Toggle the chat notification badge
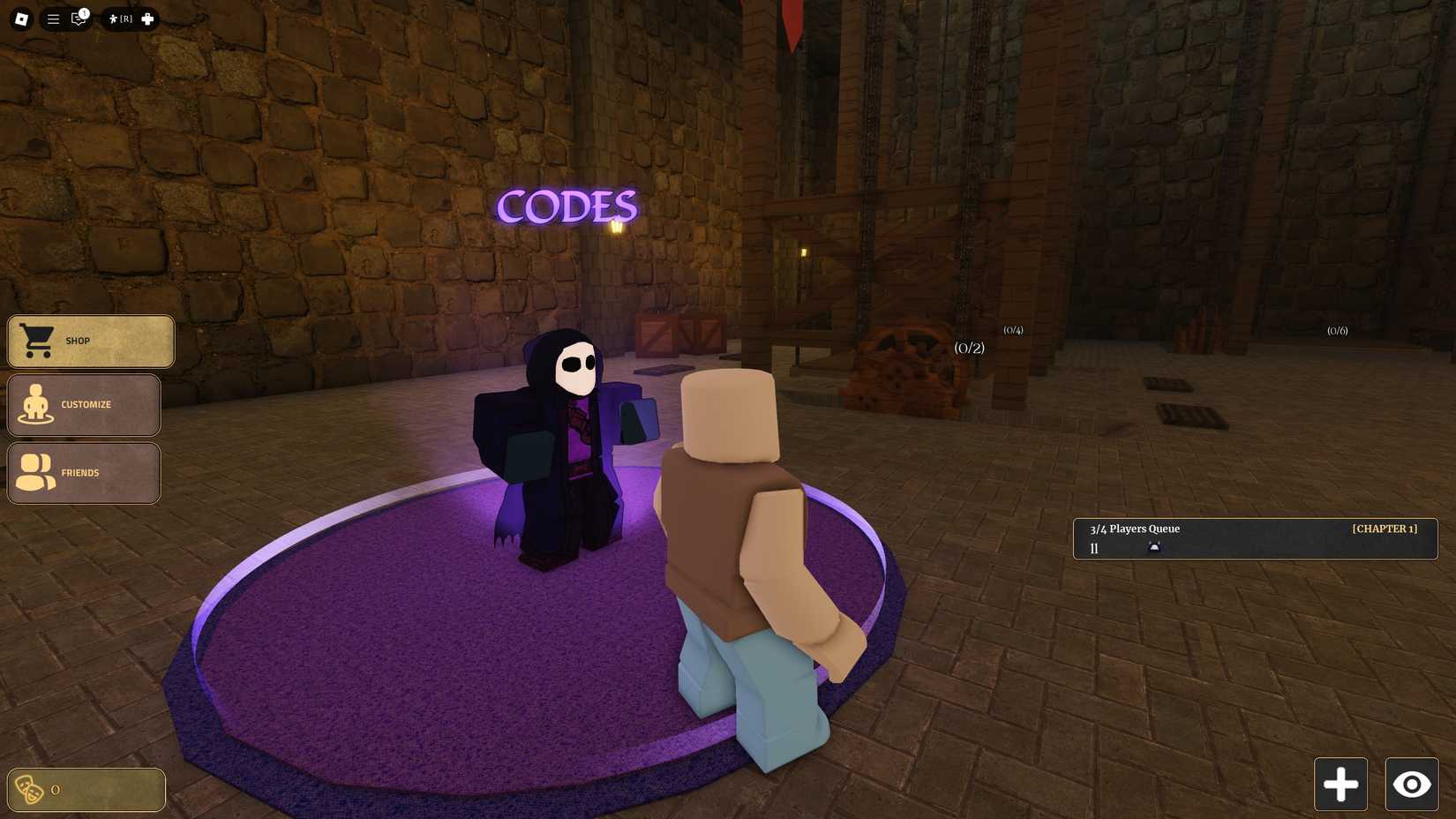Viewport: 1456px width, 819px height. click(x=84, y=11)
